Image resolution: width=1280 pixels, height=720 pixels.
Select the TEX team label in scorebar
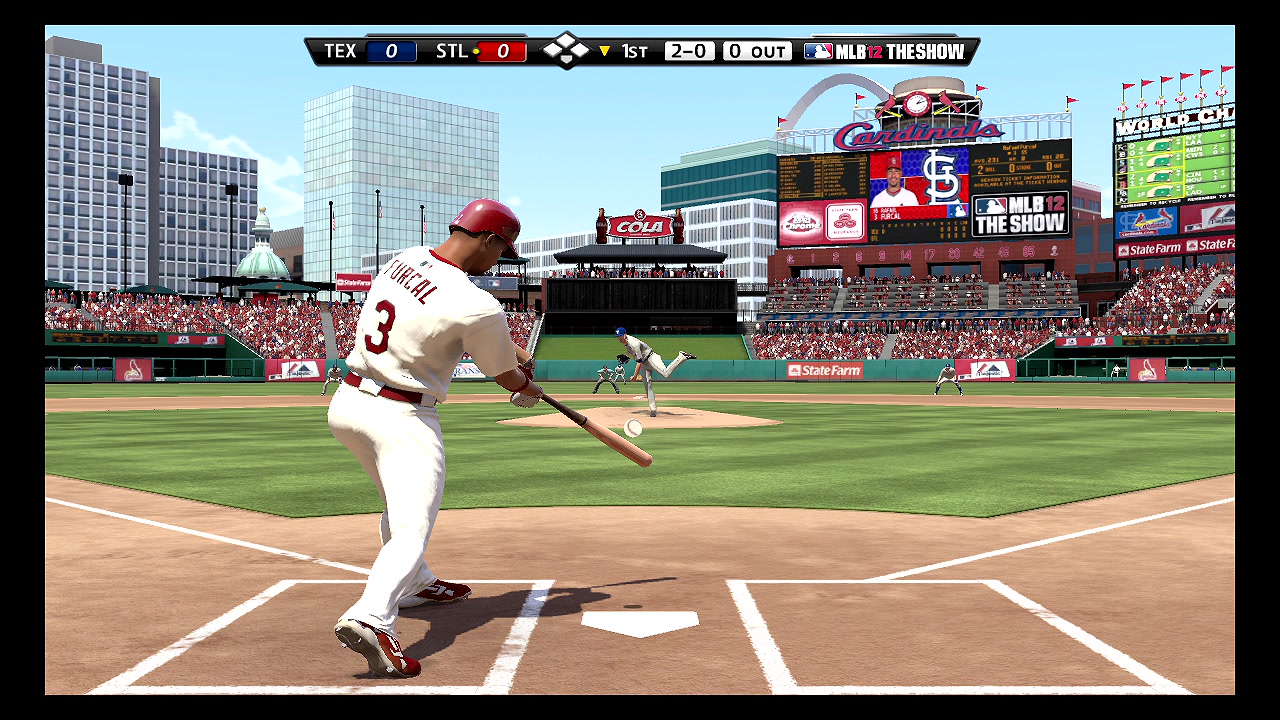tap(340, 51)
